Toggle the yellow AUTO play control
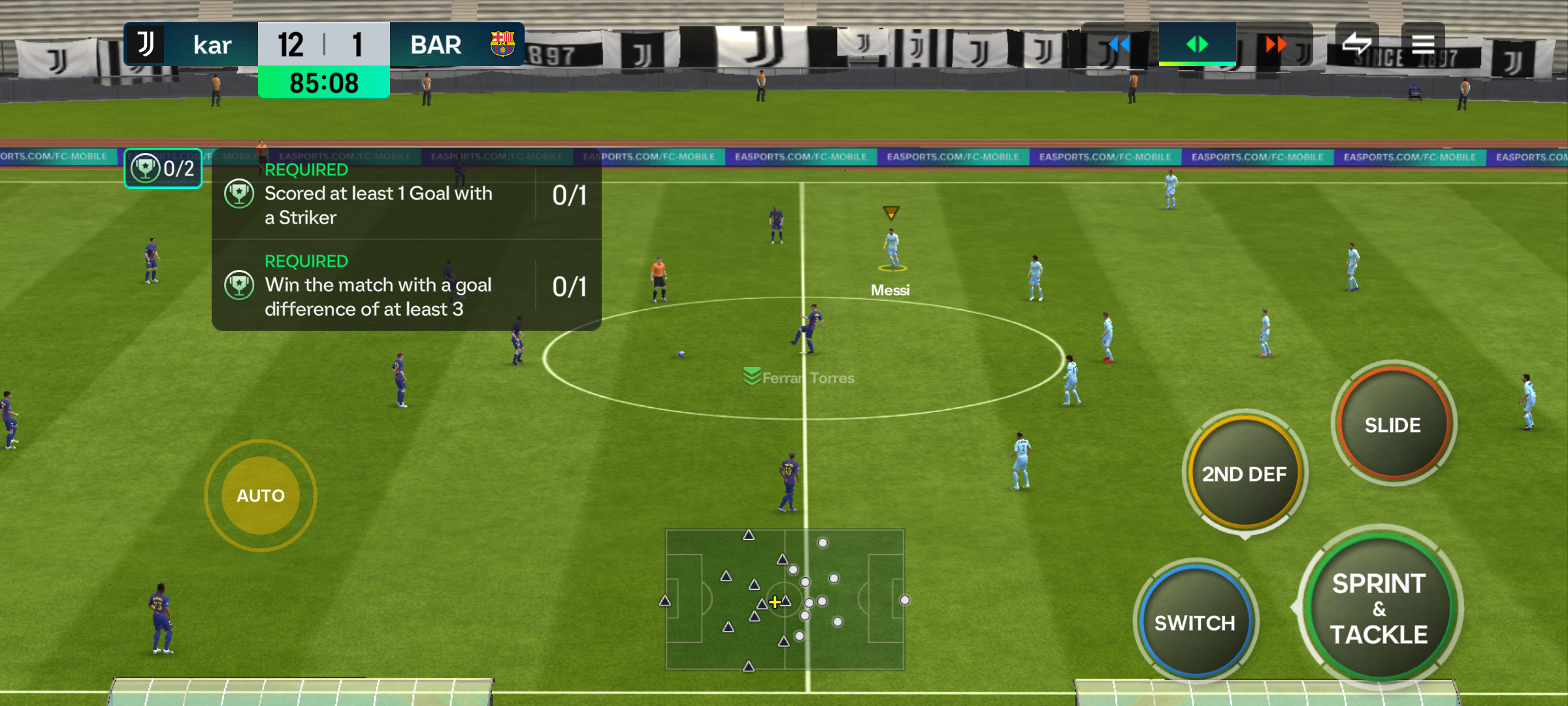 pyautogui.click(x=261, y=496)
